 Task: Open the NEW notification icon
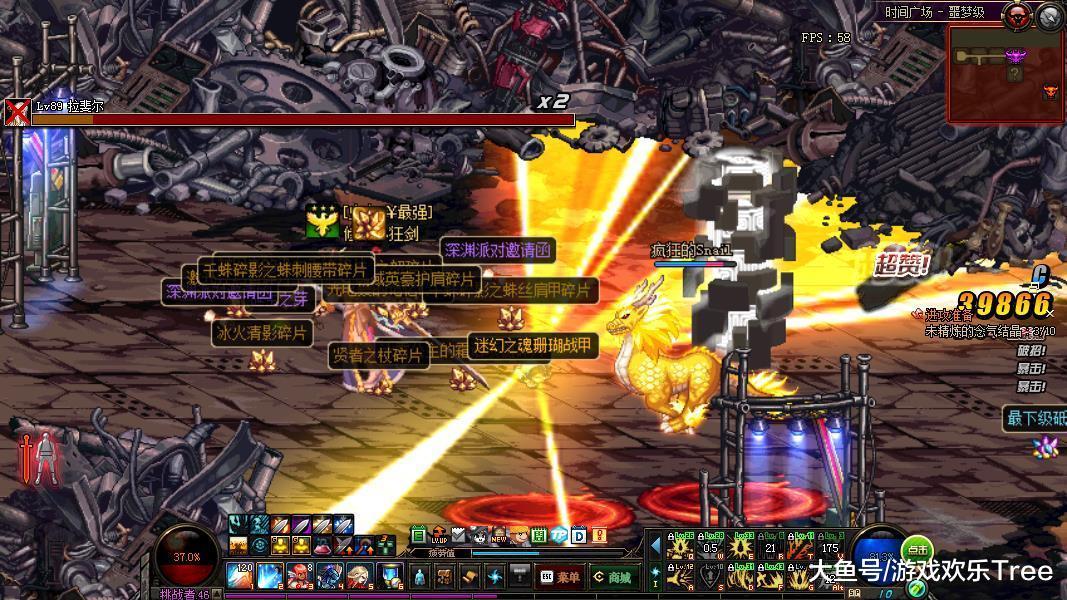[x=499, y=536]
